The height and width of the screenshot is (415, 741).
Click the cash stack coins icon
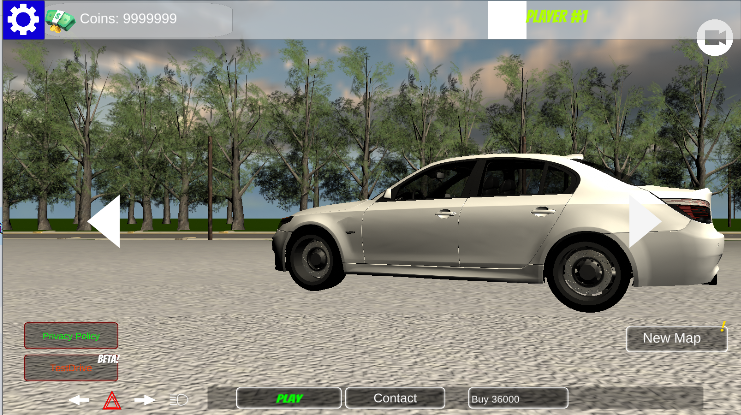point(60,20)
